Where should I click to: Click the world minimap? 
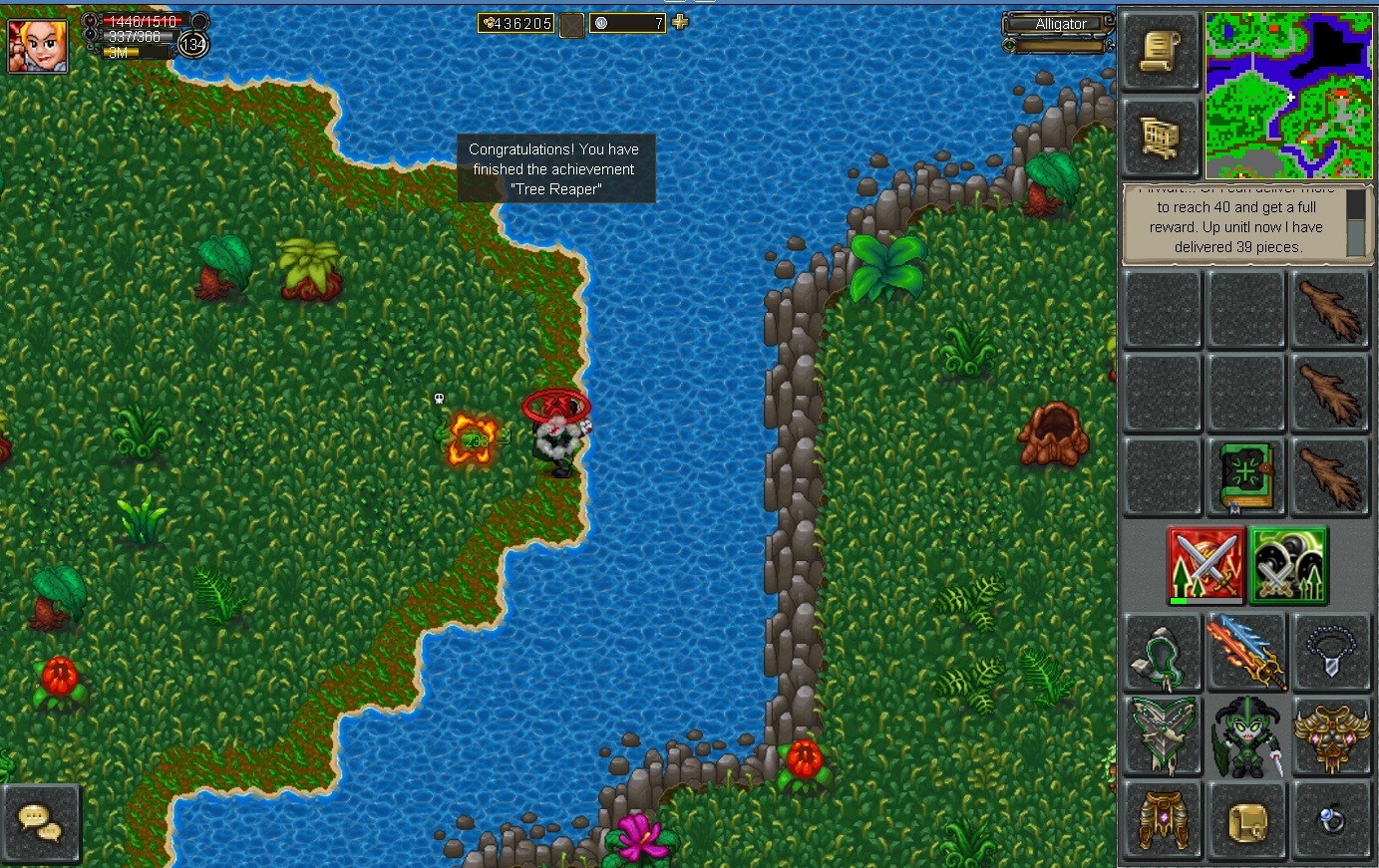click(1288, 96)
